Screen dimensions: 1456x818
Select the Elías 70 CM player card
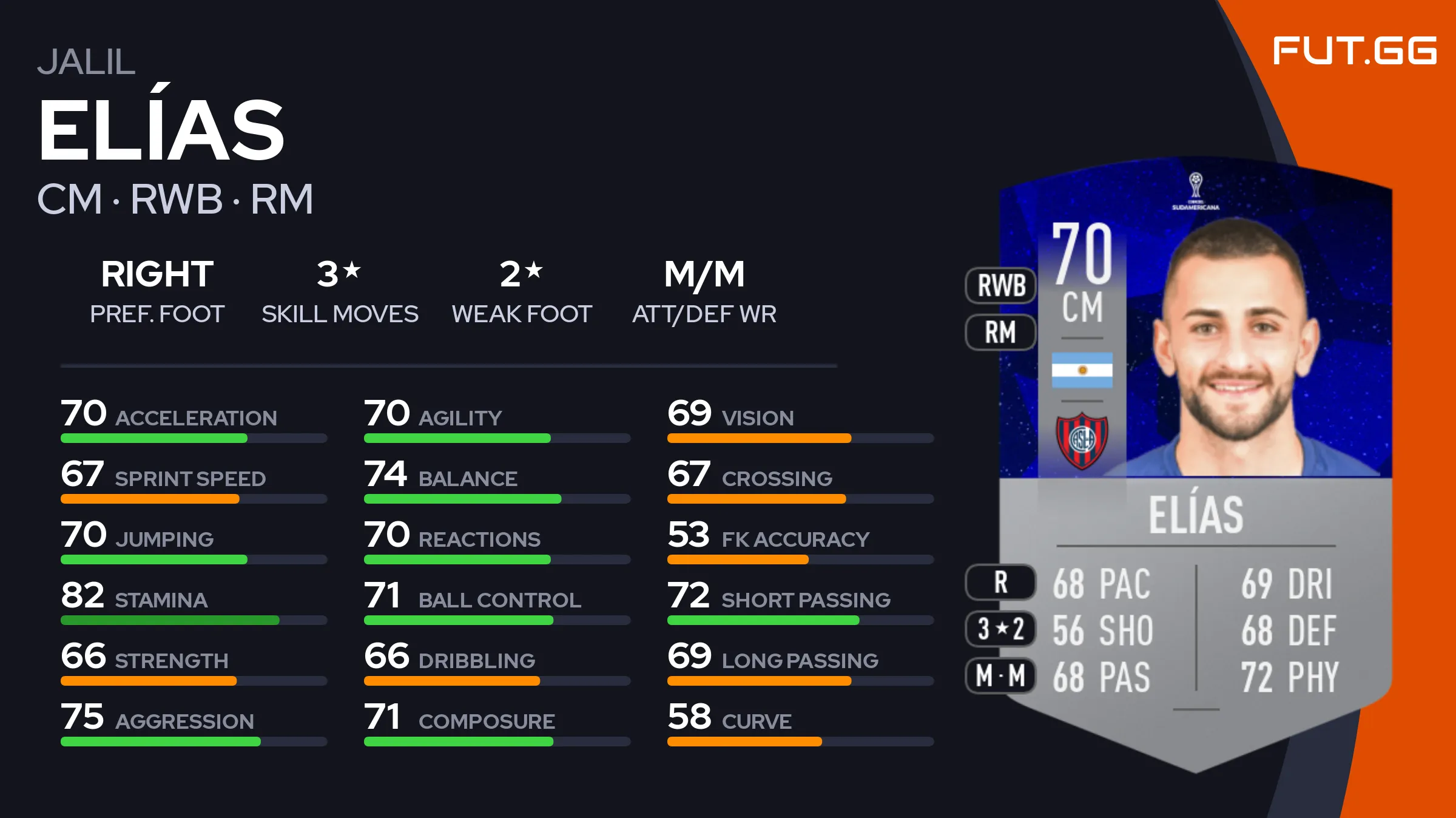point(1195,461)
